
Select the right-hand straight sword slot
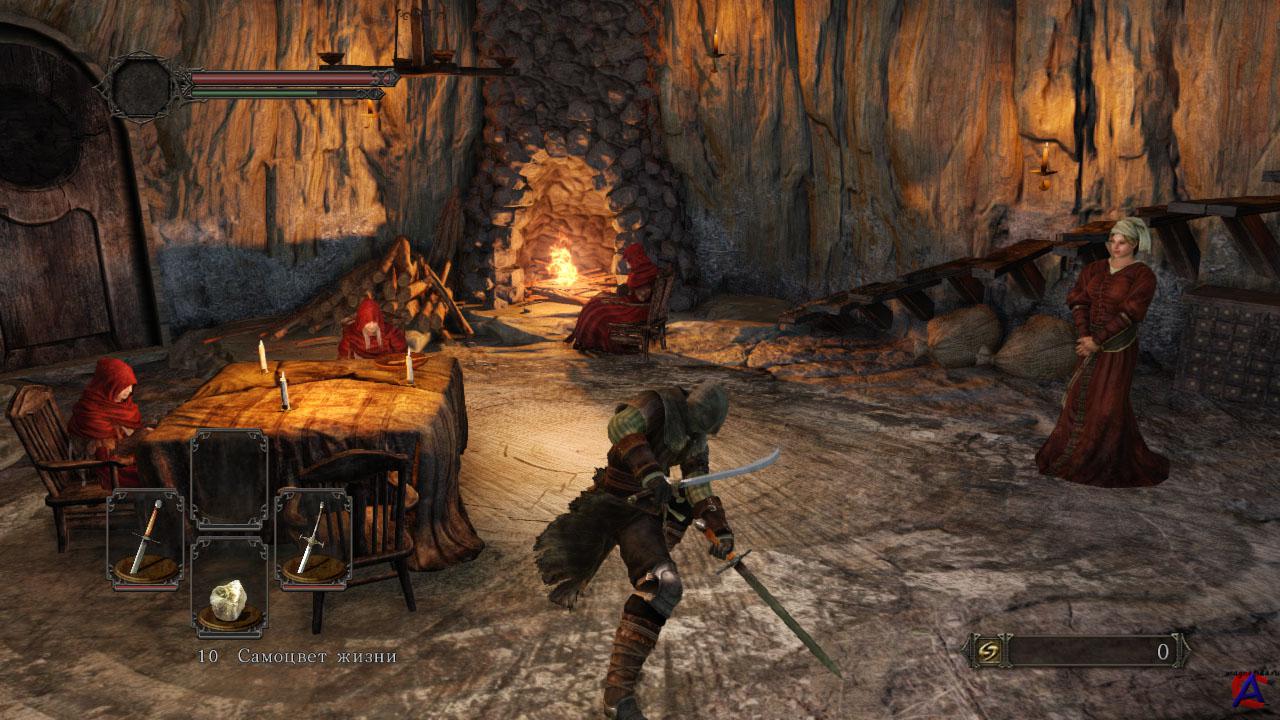click(313, 539)
